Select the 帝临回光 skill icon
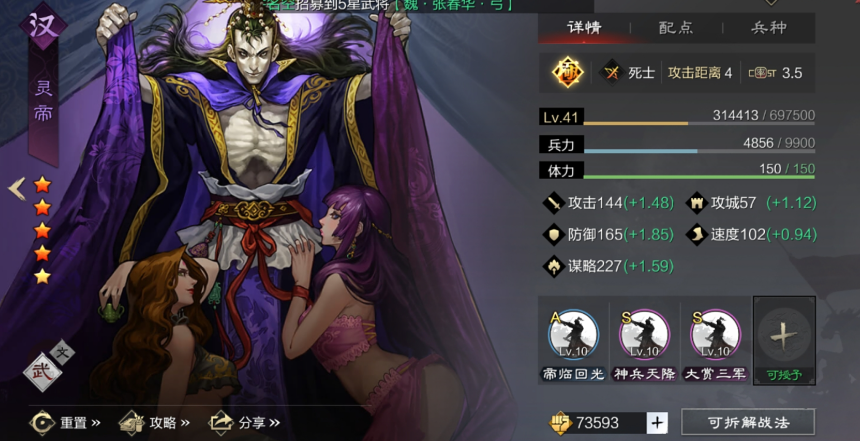860x441 pixels. [x=573, y=337]
